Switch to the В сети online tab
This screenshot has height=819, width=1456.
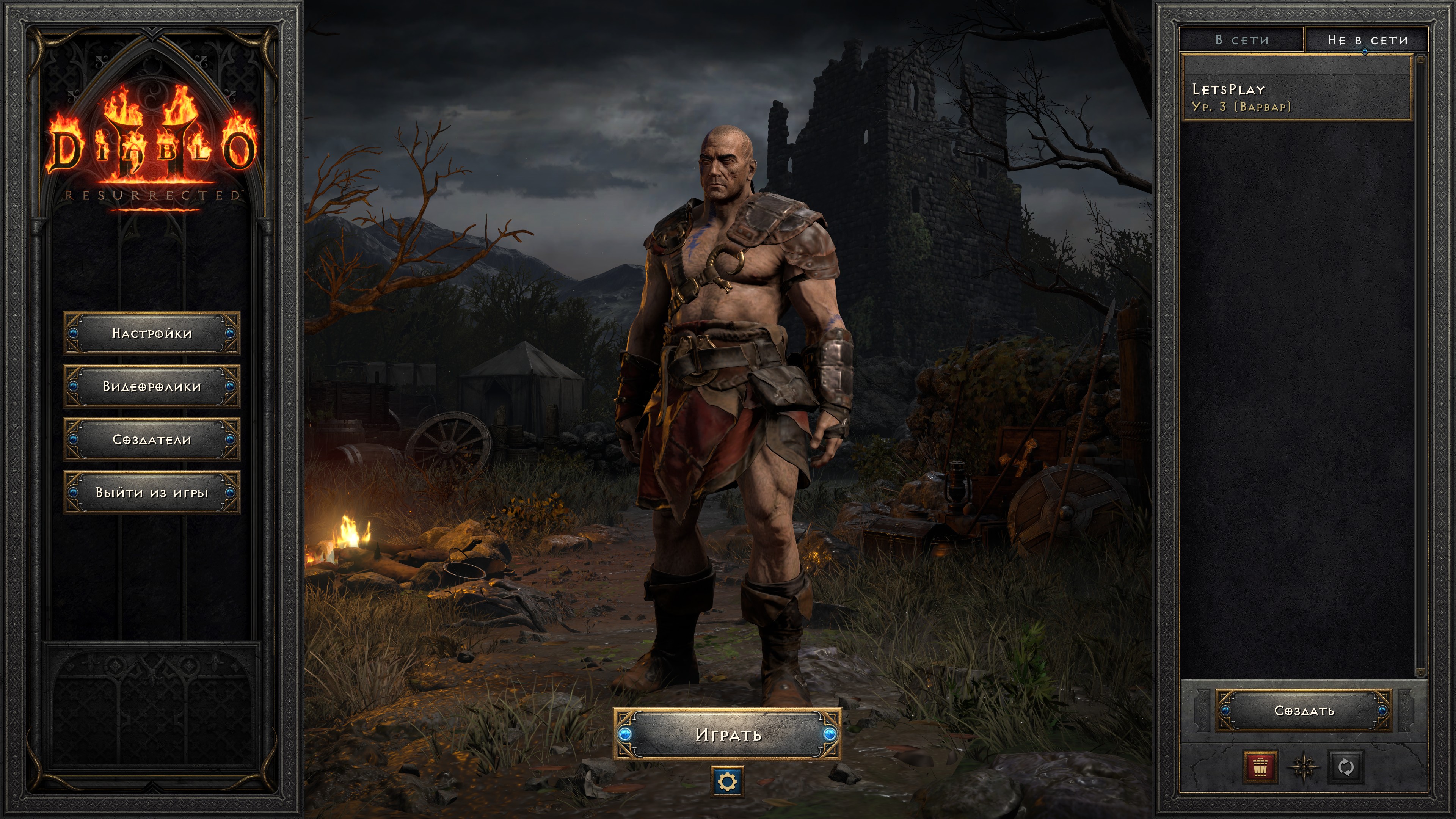coord(1242,40)
